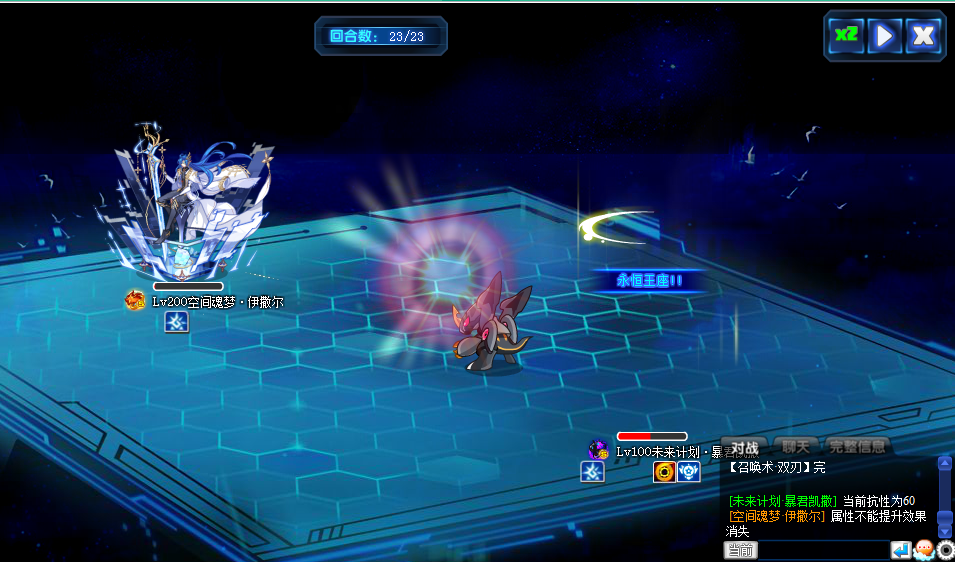Toggle the green x2 speed button

click(846, 36)
